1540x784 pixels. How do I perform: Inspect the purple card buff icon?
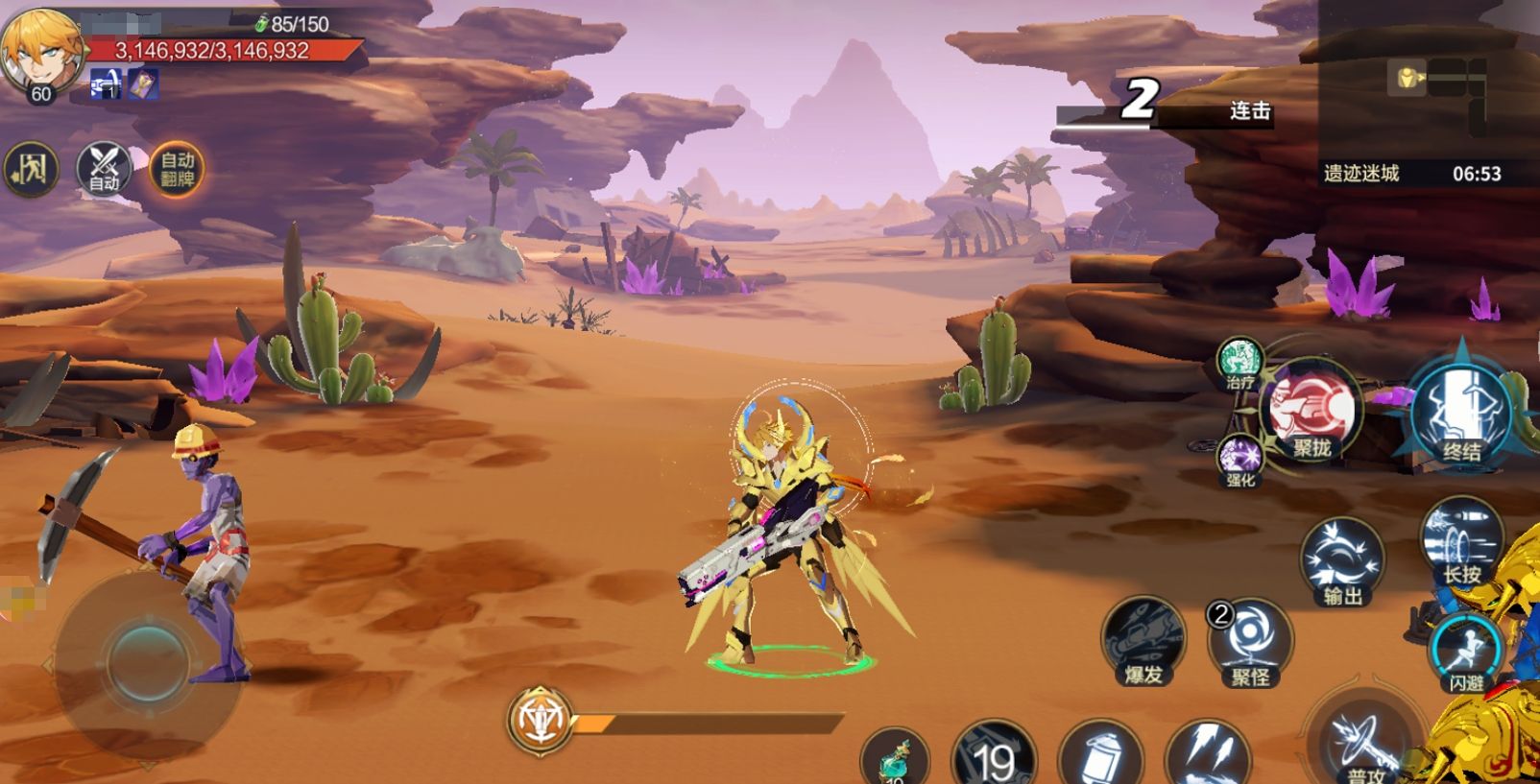144,84
